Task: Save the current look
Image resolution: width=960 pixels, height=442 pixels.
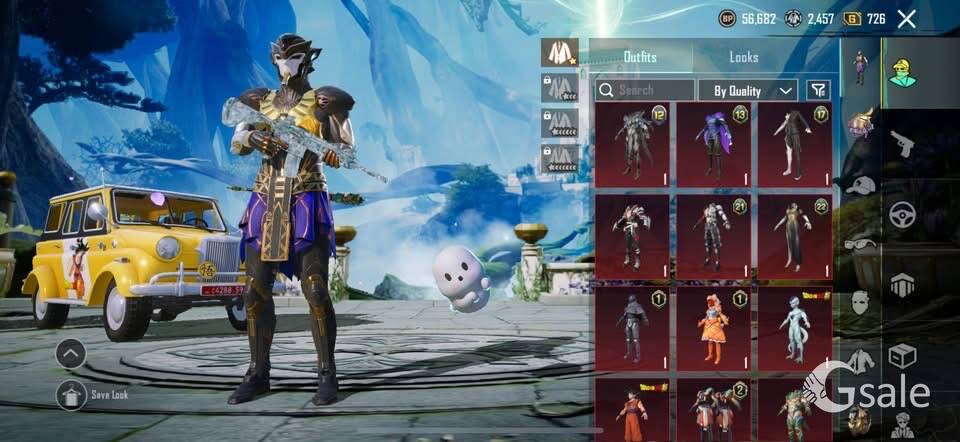Action: tap(72, 396)
